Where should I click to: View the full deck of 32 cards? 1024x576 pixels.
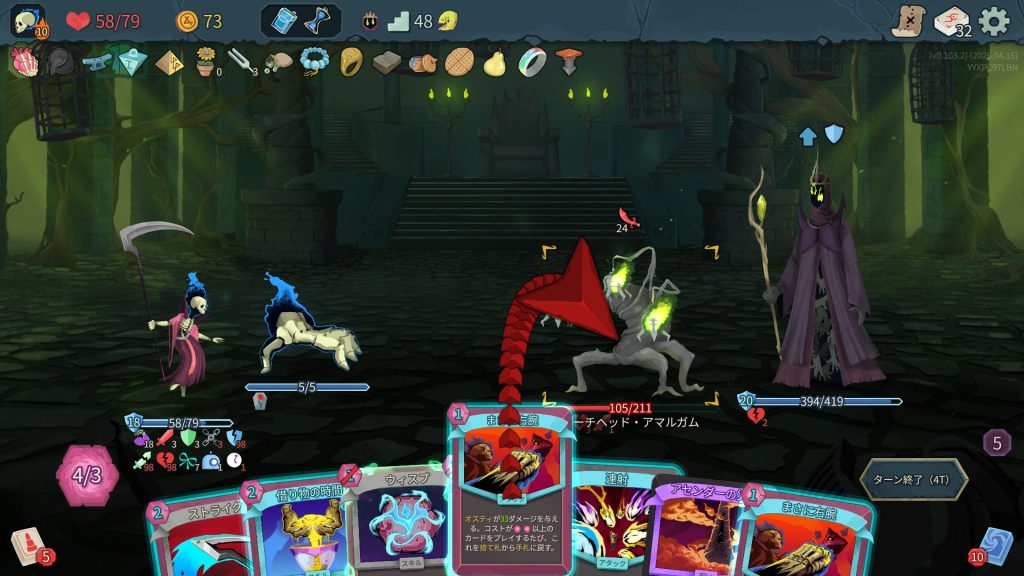(951, 21)
